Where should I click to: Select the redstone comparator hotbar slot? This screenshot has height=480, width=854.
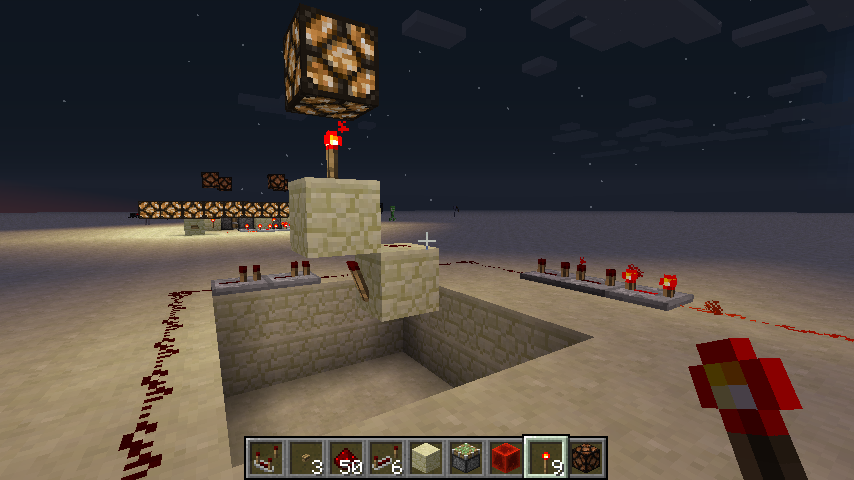[267, 458]
